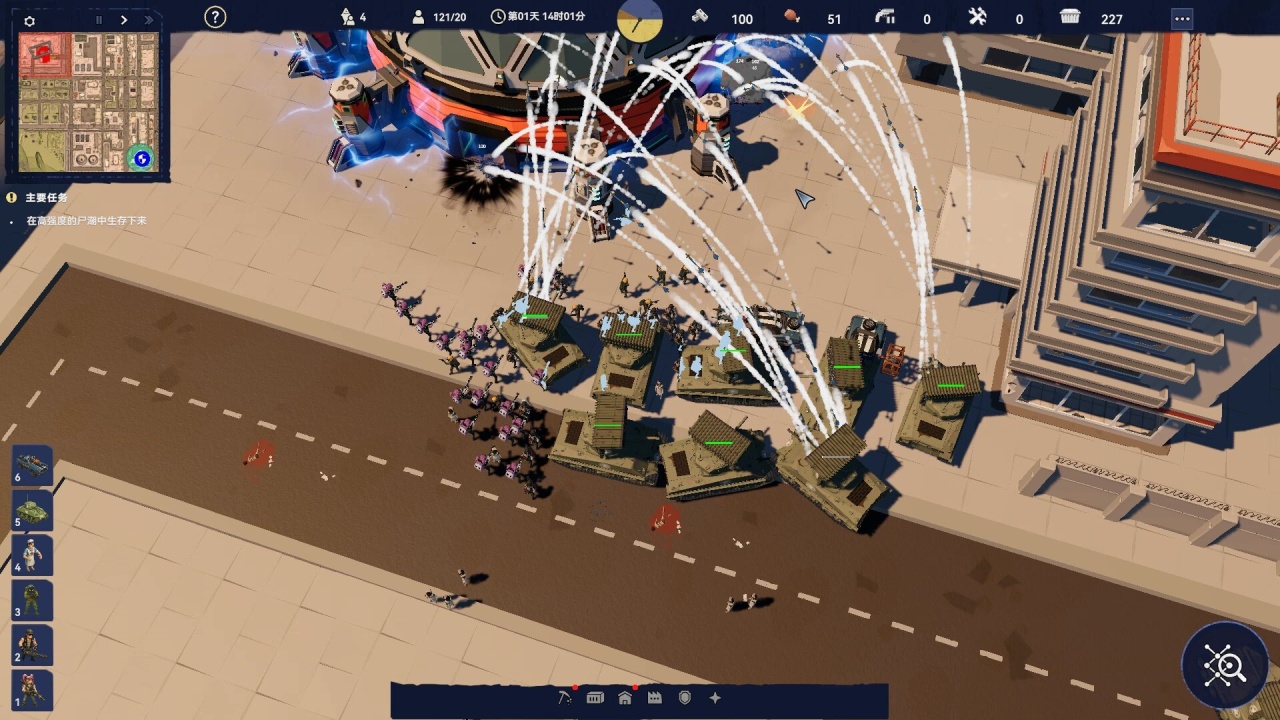Select unit group 5 green tank
Screen dimensions: 1280x720
32,510
